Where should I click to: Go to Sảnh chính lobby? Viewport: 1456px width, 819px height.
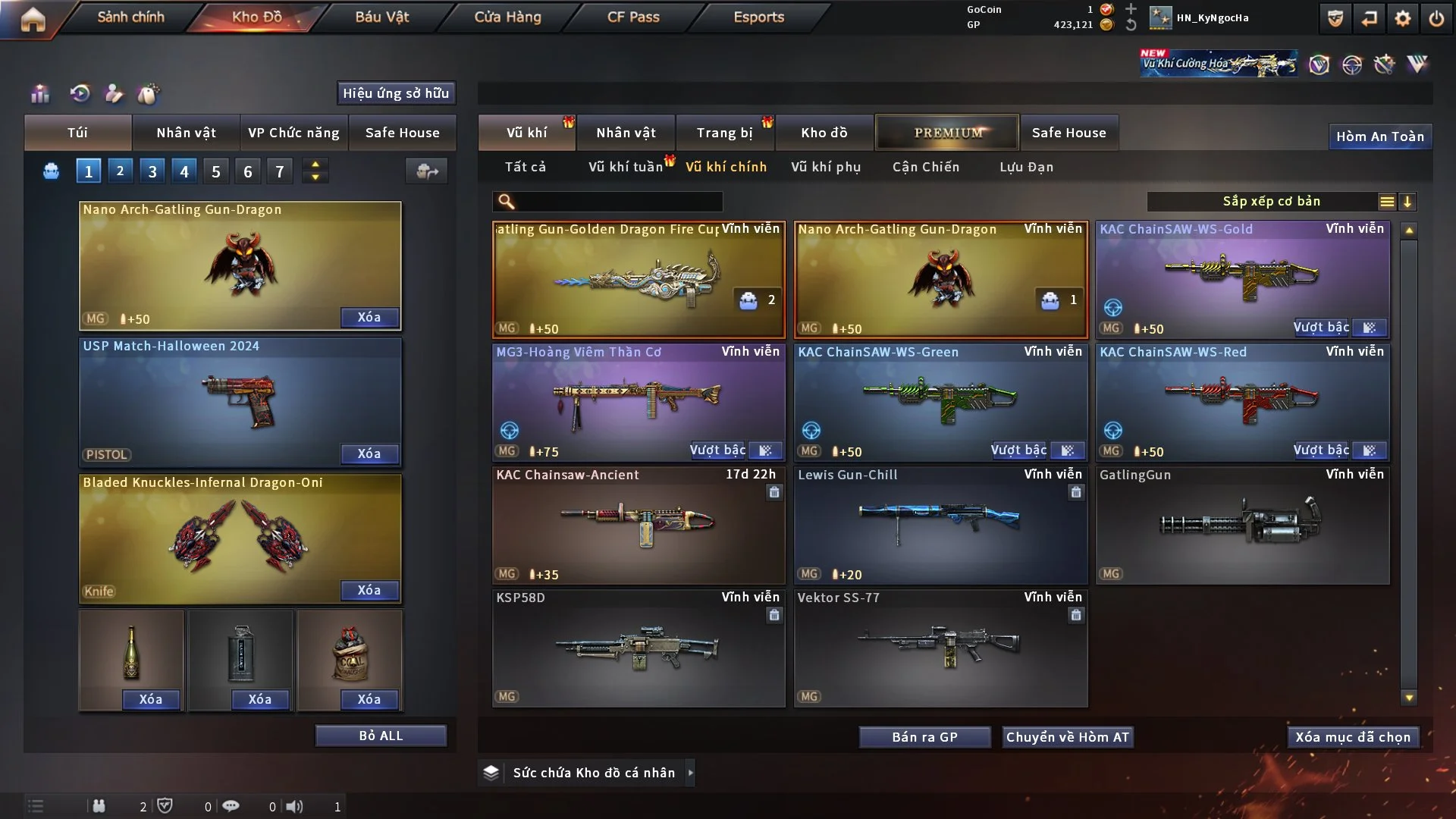click(x=130, y=17)
